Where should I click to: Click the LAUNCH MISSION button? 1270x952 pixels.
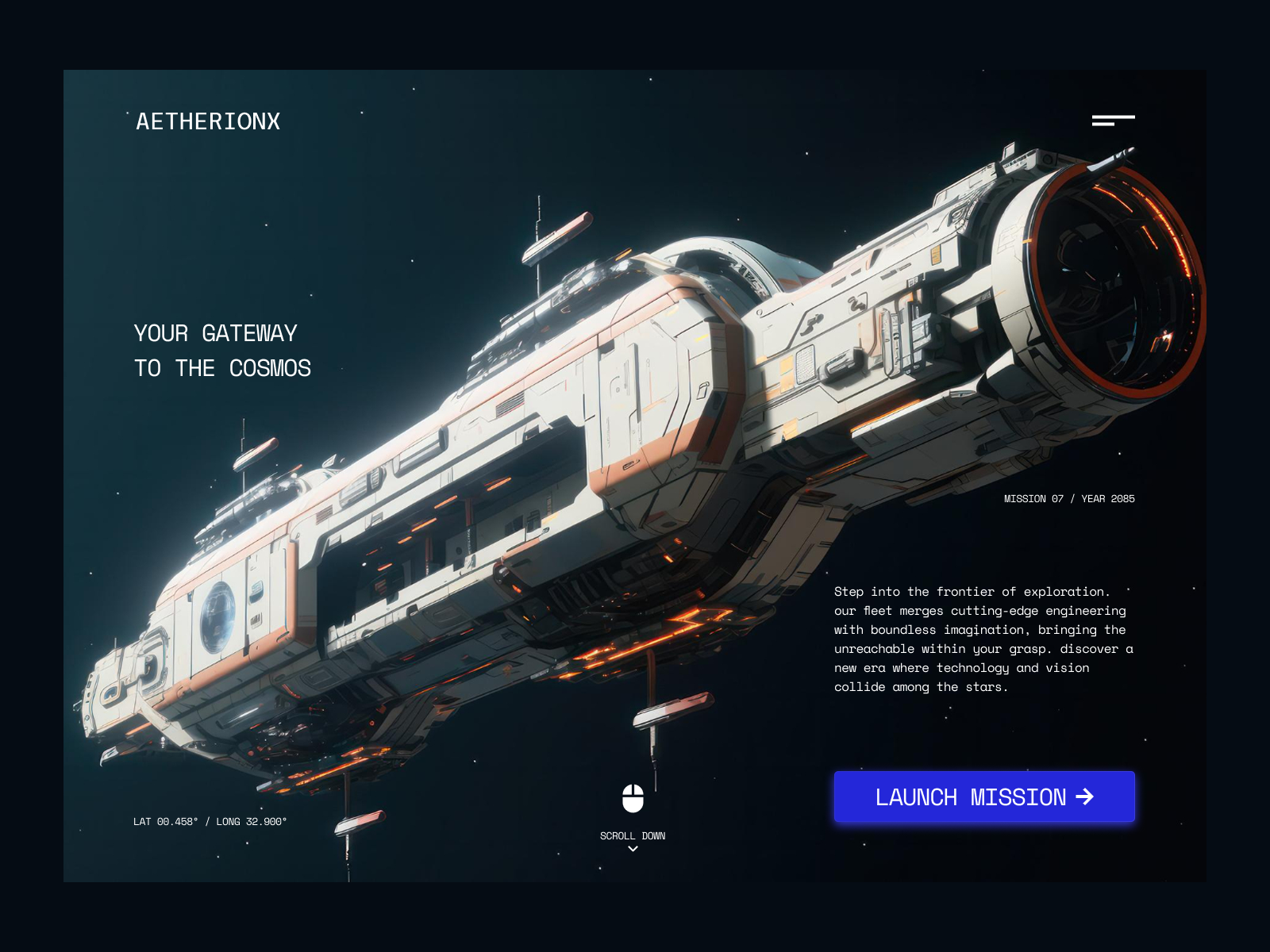(x=983, y=797)
